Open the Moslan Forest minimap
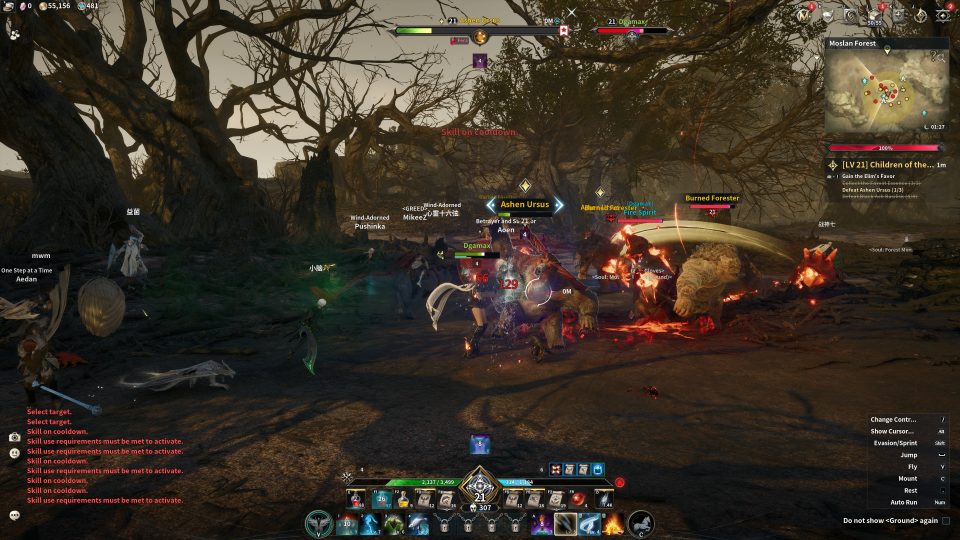 pos(884,94)
